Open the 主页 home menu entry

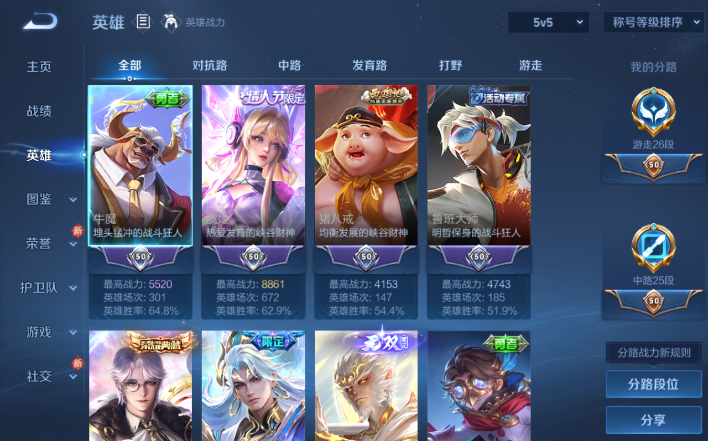point(39,67)
